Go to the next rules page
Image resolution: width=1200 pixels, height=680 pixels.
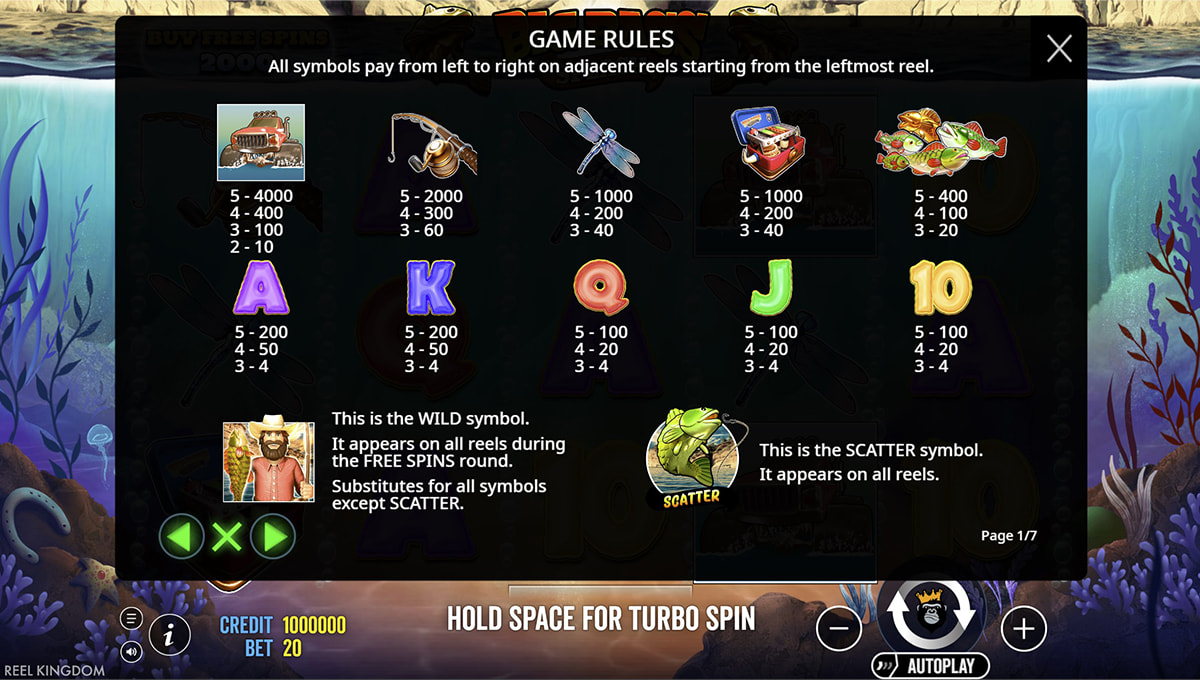coord(272,538)
